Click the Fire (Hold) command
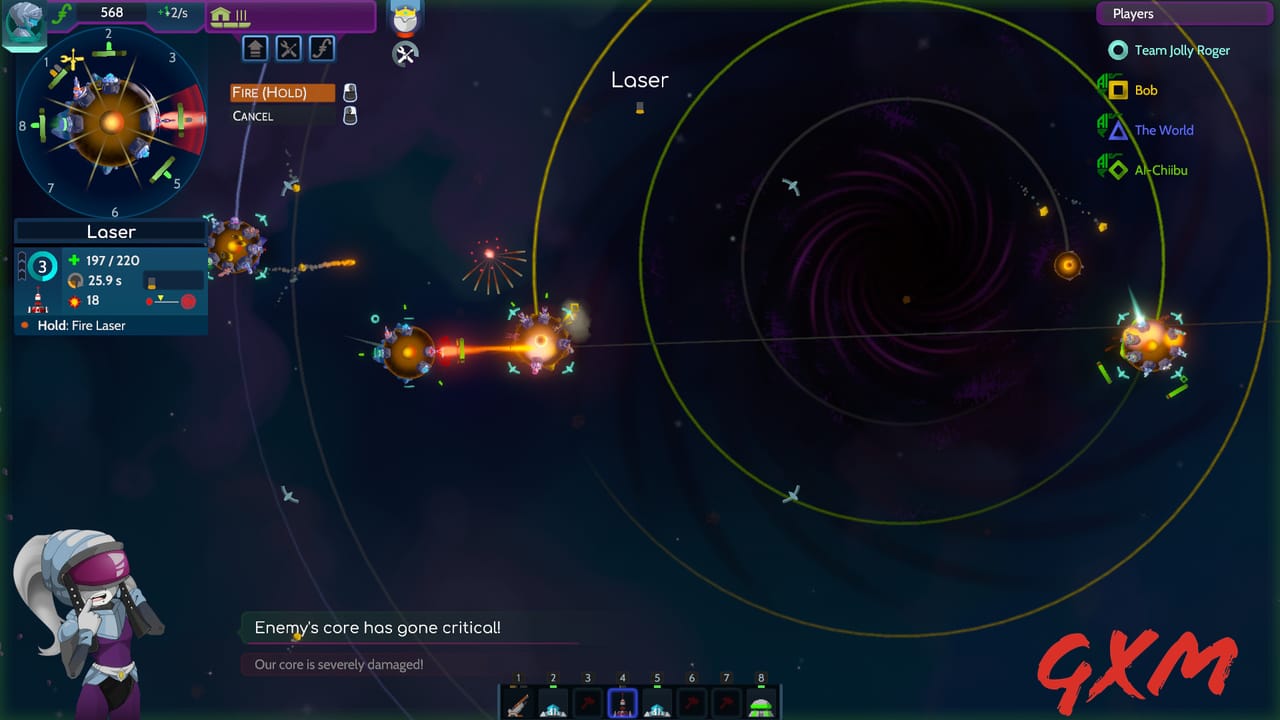 coord(282,92)
